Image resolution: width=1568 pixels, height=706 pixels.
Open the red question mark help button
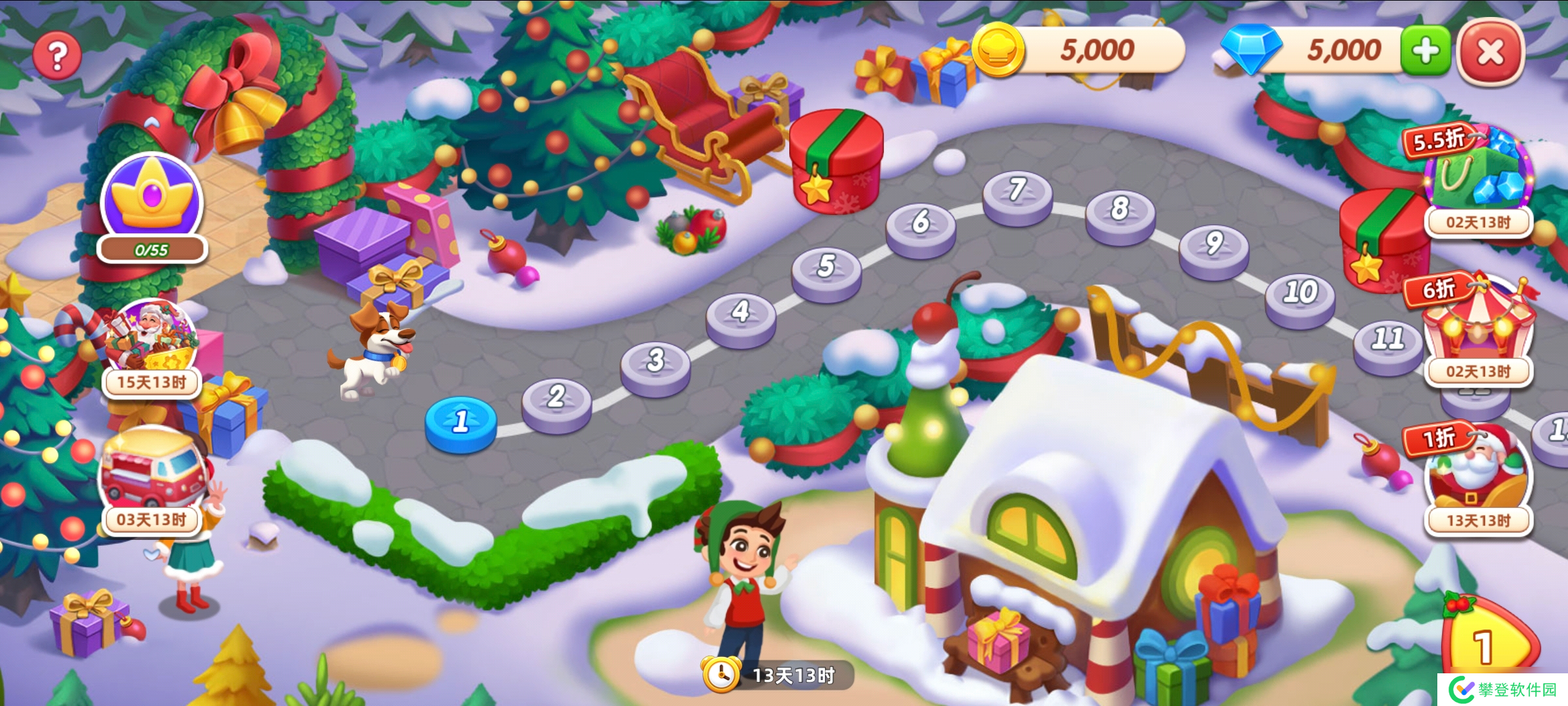57,56
